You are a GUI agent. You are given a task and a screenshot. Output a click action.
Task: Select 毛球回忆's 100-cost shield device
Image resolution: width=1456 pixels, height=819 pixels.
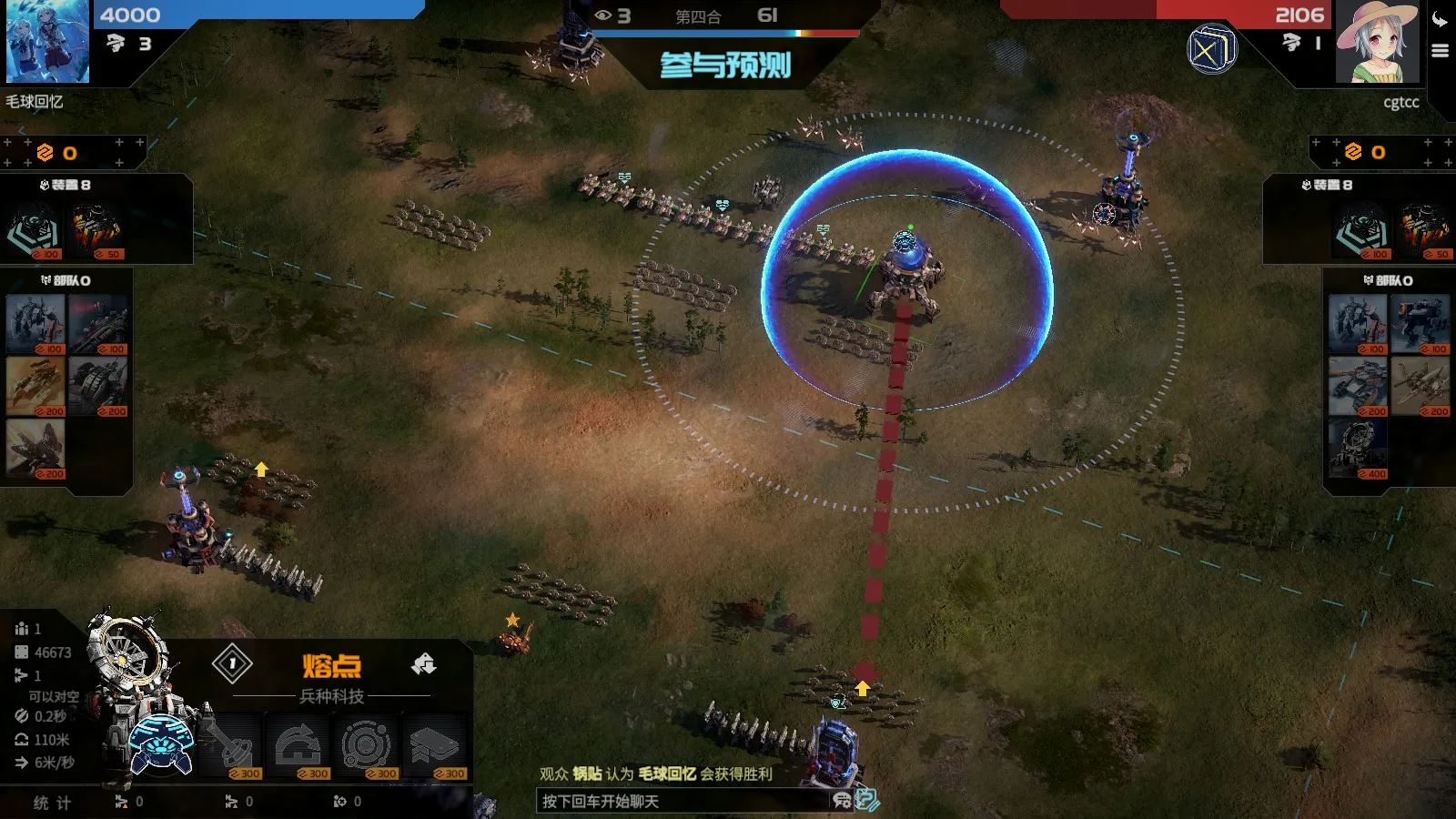pyautogui.click(x=35, y=232)
